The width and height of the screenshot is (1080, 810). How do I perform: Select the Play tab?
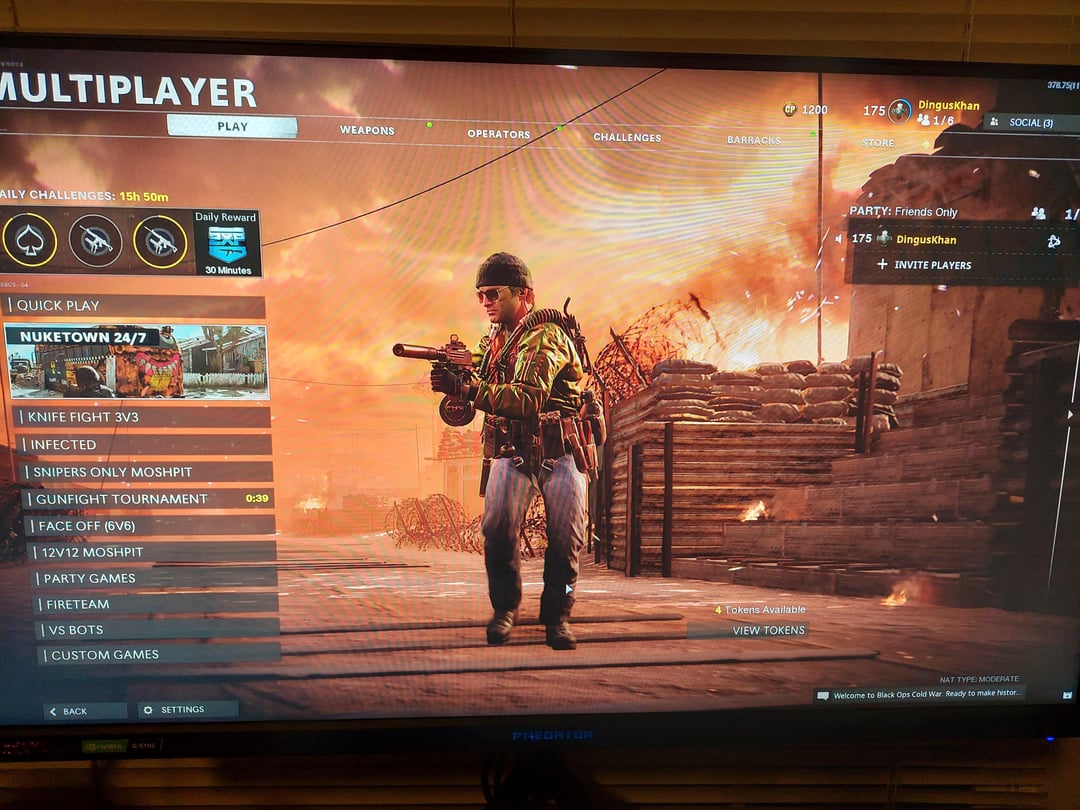(x=232, y=127)
